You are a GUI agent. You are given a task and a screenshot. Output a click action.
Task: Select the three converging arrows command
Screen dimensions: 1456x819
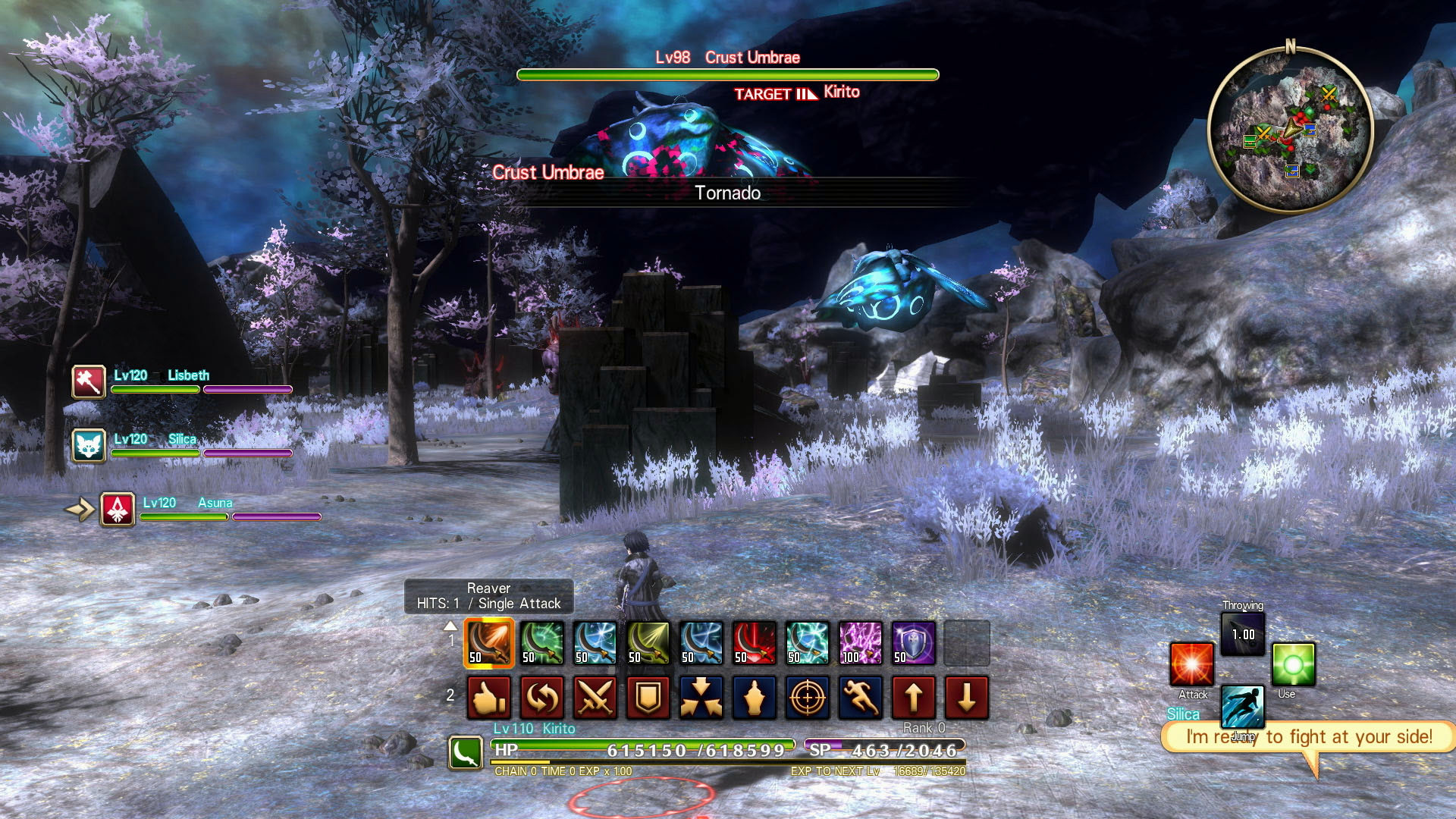[701, 698]
